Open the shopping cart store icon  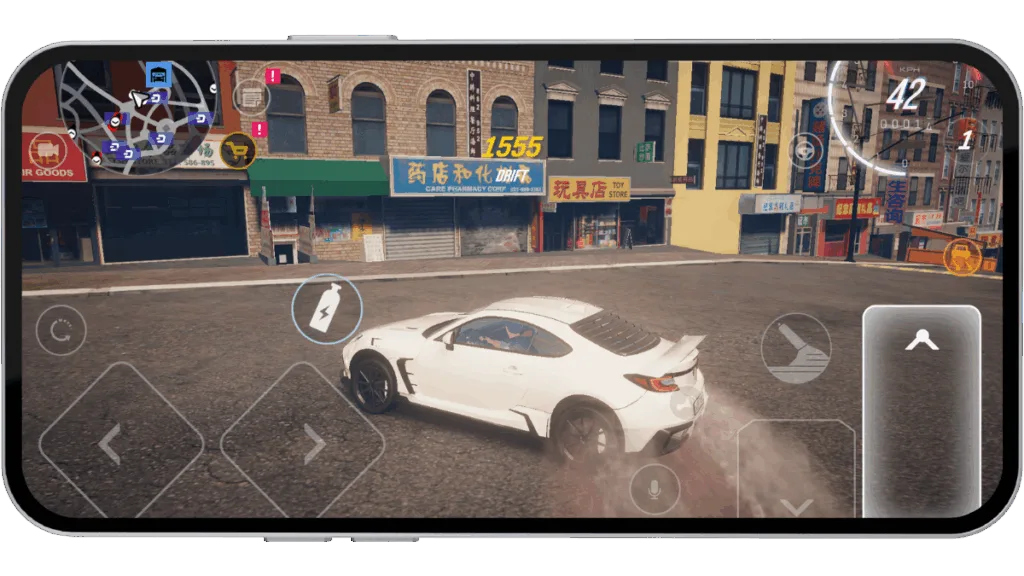pyautogui.click(x=237, y=151)
